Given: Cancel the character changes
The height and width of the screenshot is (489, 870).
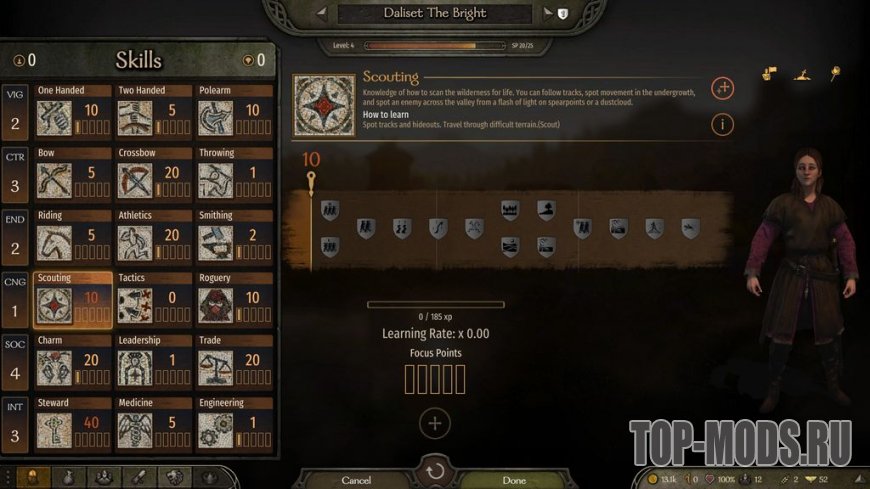Looking at the screenshot, I should pyautogui.click(x=356, y=480).
